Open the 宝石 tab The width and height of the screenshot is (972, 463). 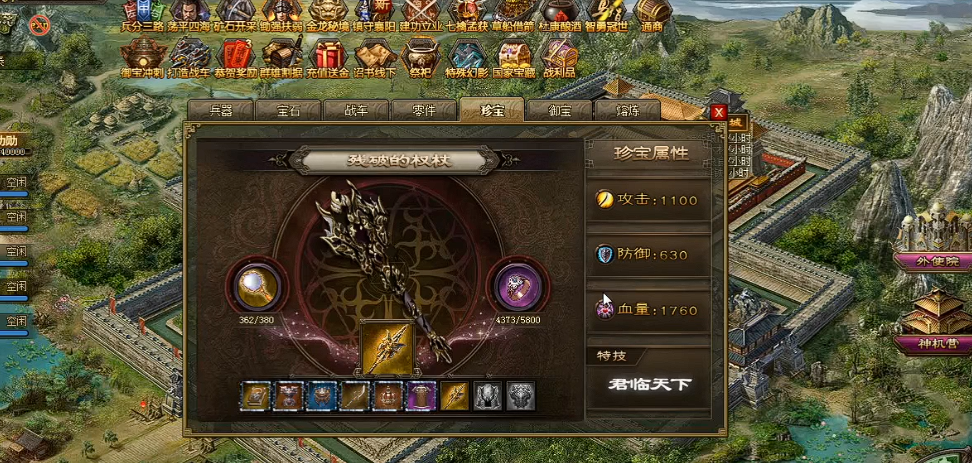pos(288,111)
